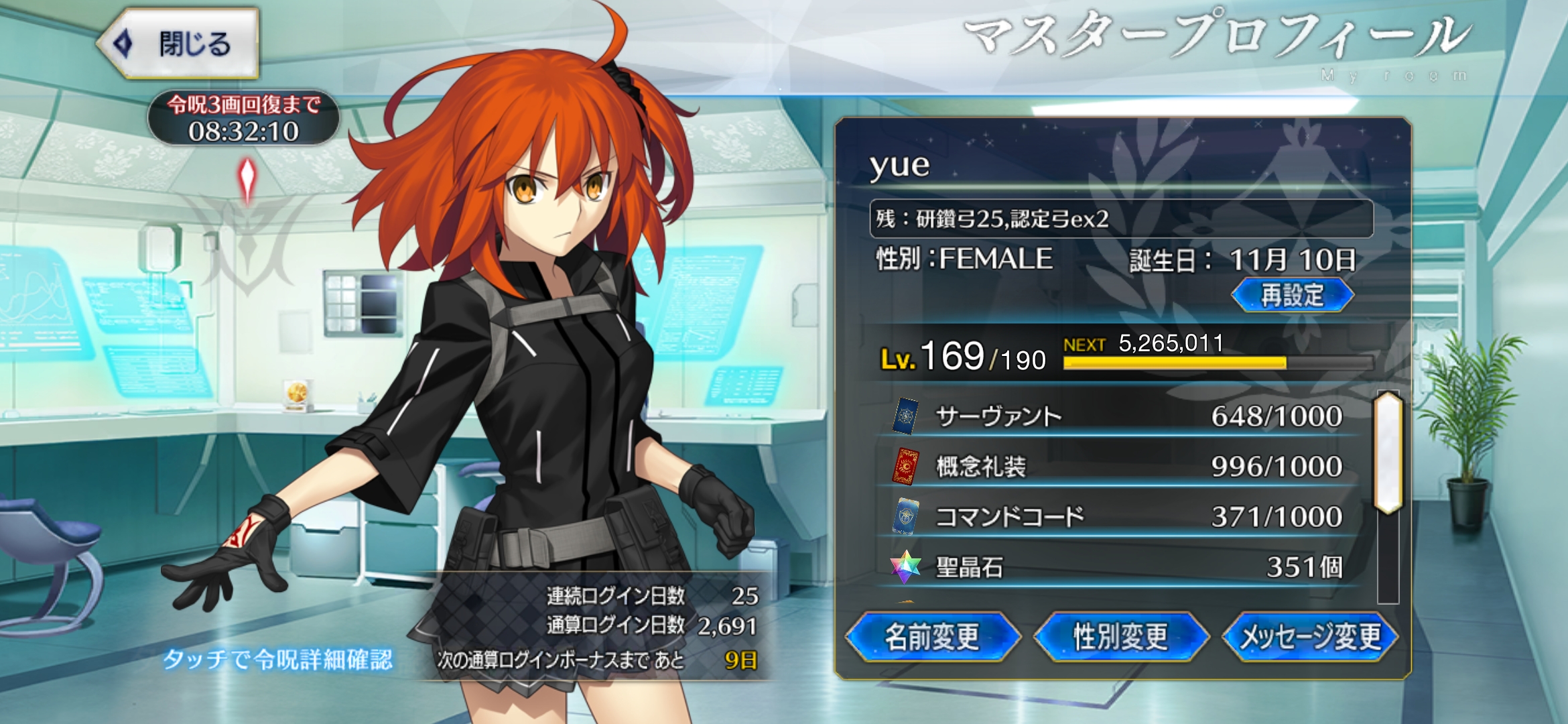
Task: Show command spell details via red crest icon
Action: coord(247,180)
